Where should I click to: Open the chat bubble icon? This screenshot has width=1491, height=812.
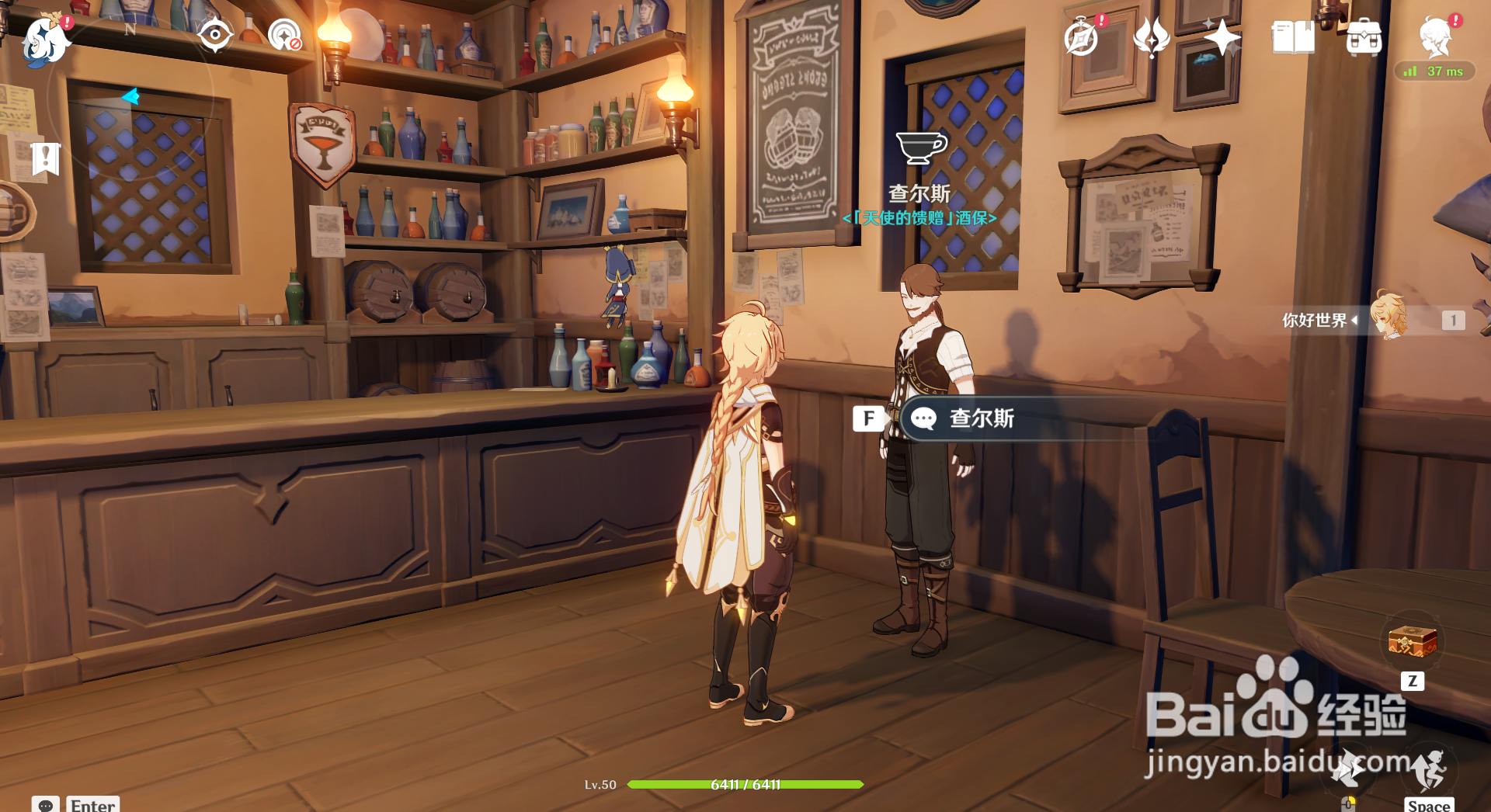pyautogui.click(x=46, y=804)
